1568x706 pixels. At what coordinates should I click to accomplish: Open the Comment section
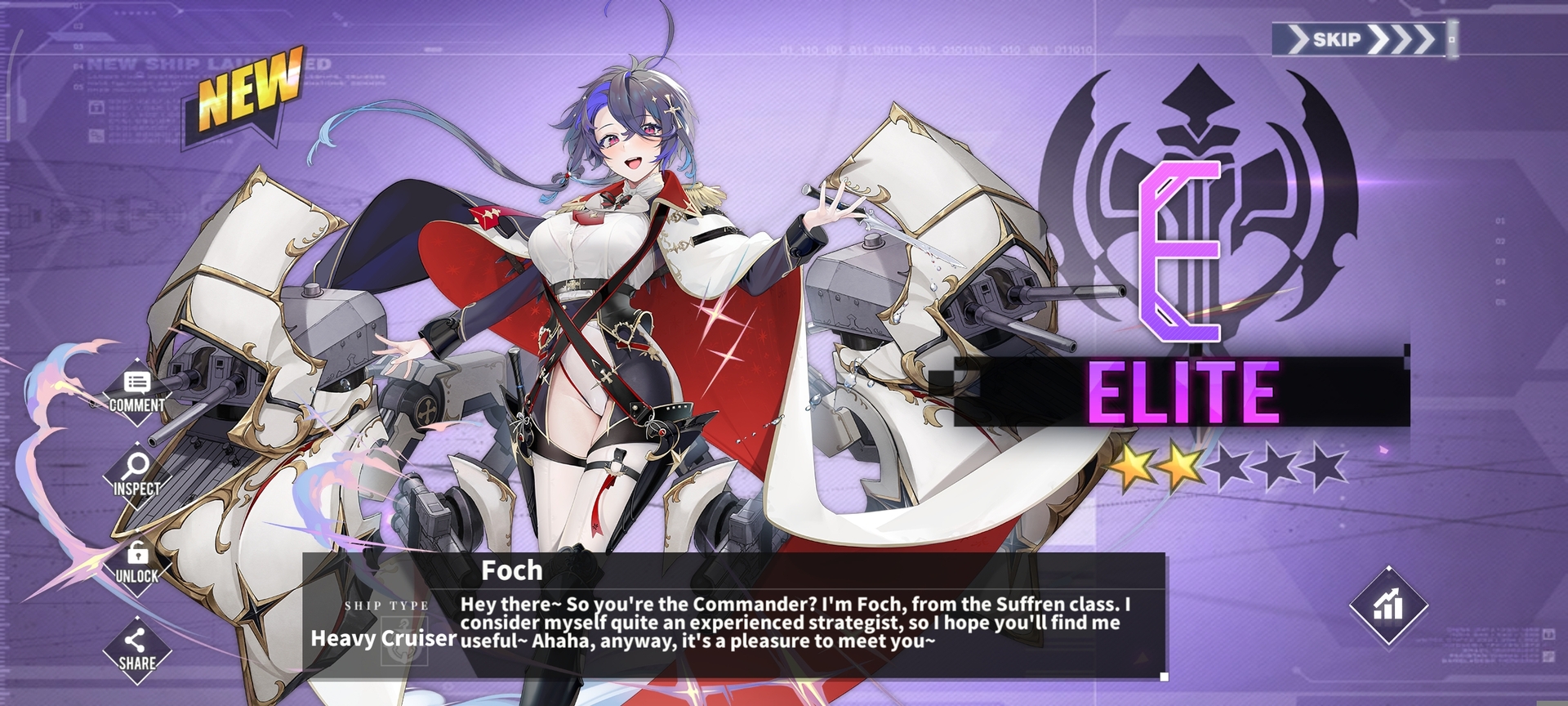pos(136,391)
